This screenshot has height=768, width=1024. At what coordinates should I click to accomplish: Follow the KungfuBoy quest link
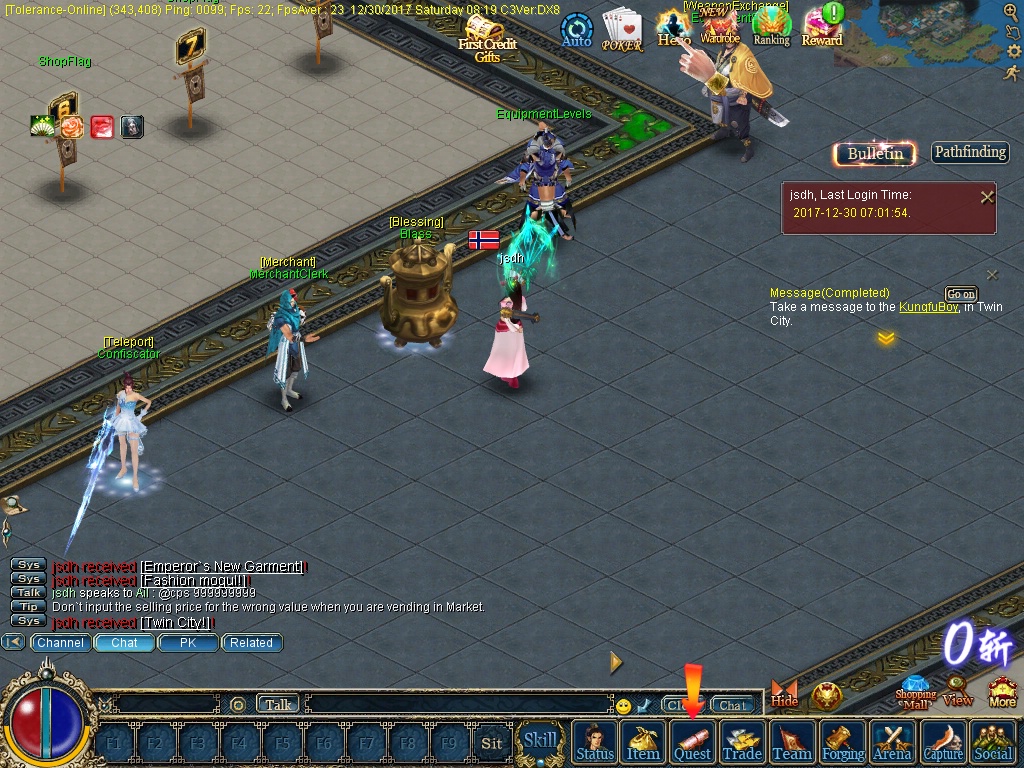click(929, 307)
